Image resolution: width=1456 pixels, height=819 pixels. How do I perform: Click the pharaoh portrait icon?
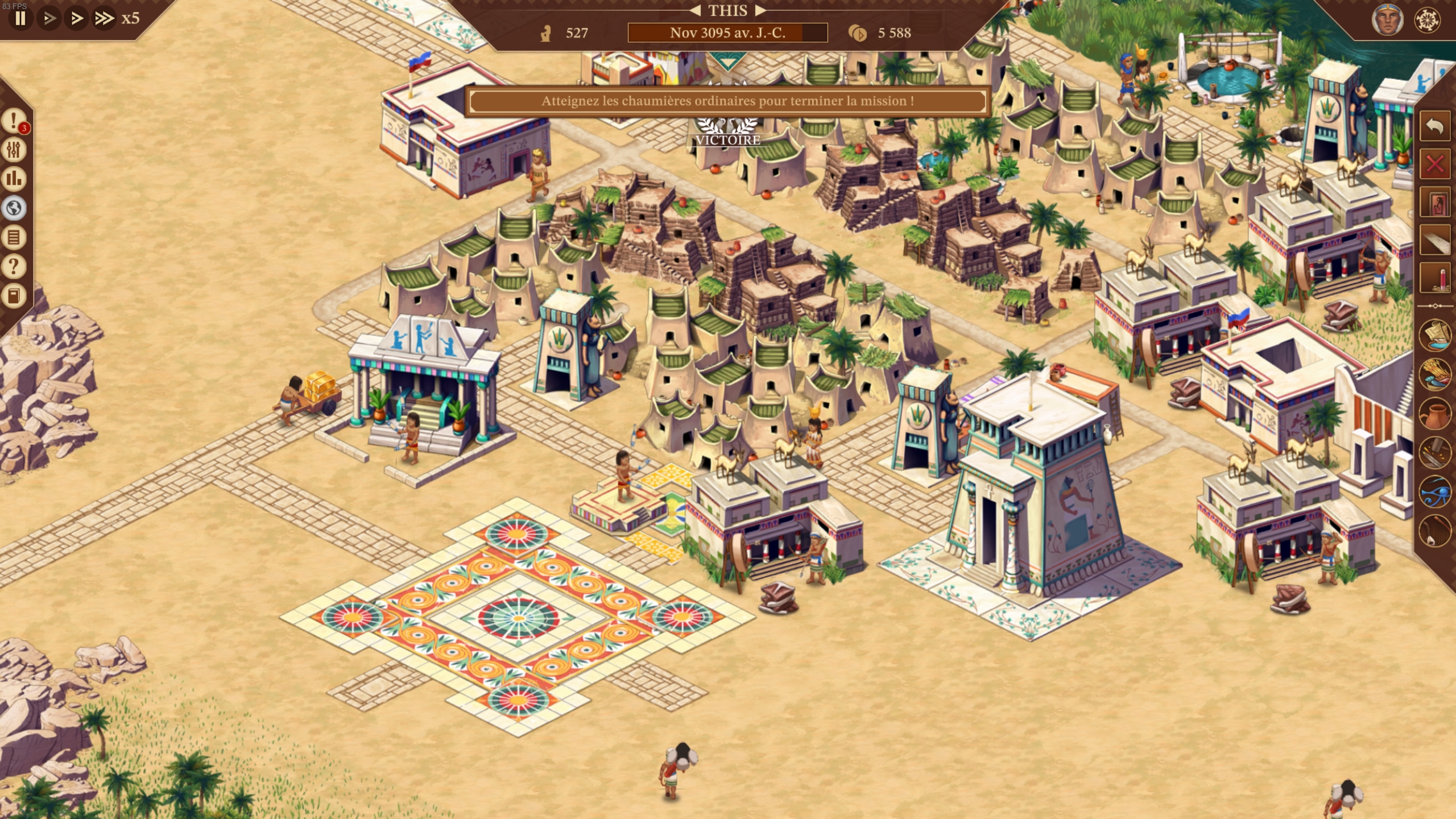(1387, 20)
